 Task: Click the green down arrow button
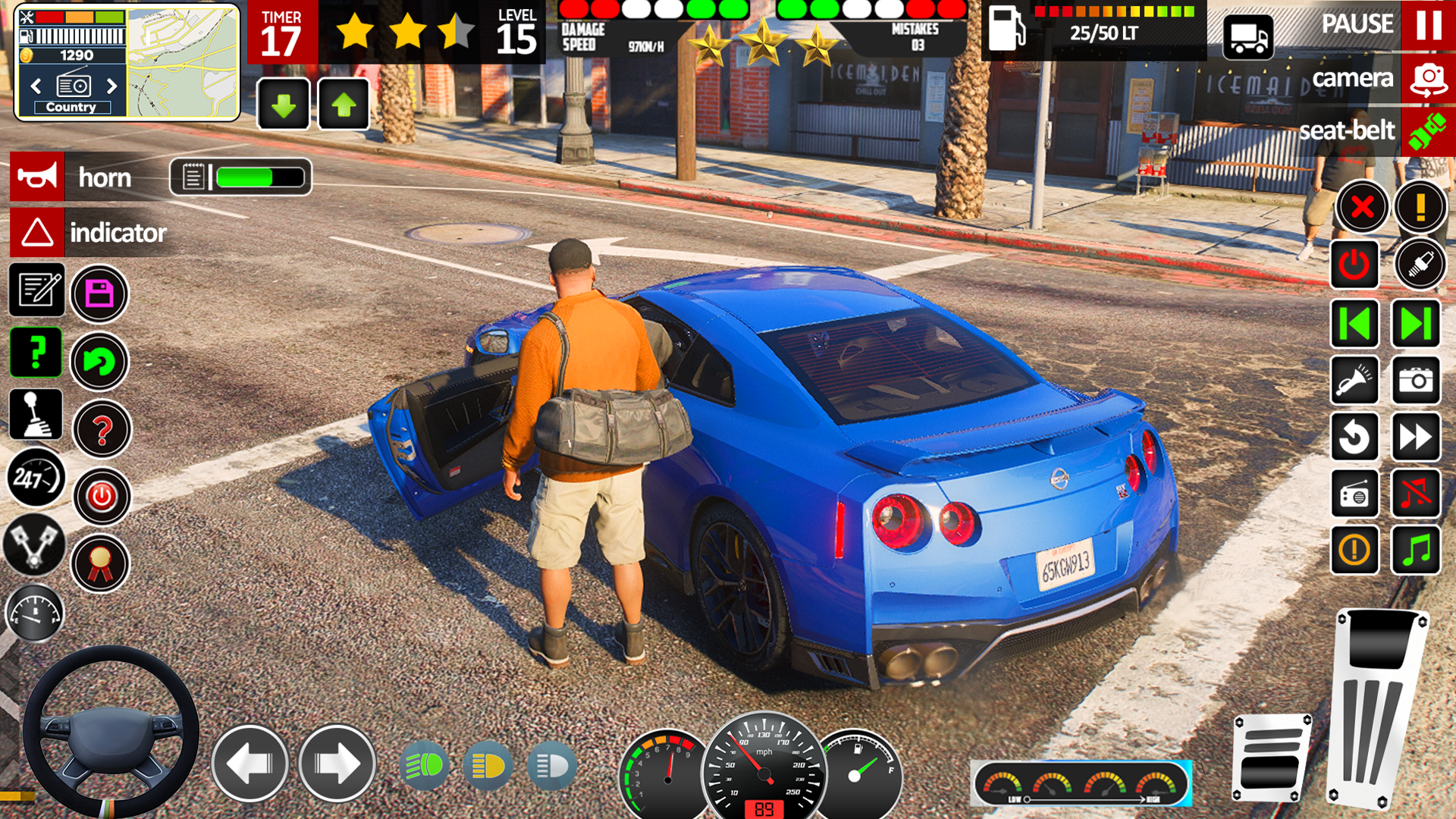click(x=284, y=104)
